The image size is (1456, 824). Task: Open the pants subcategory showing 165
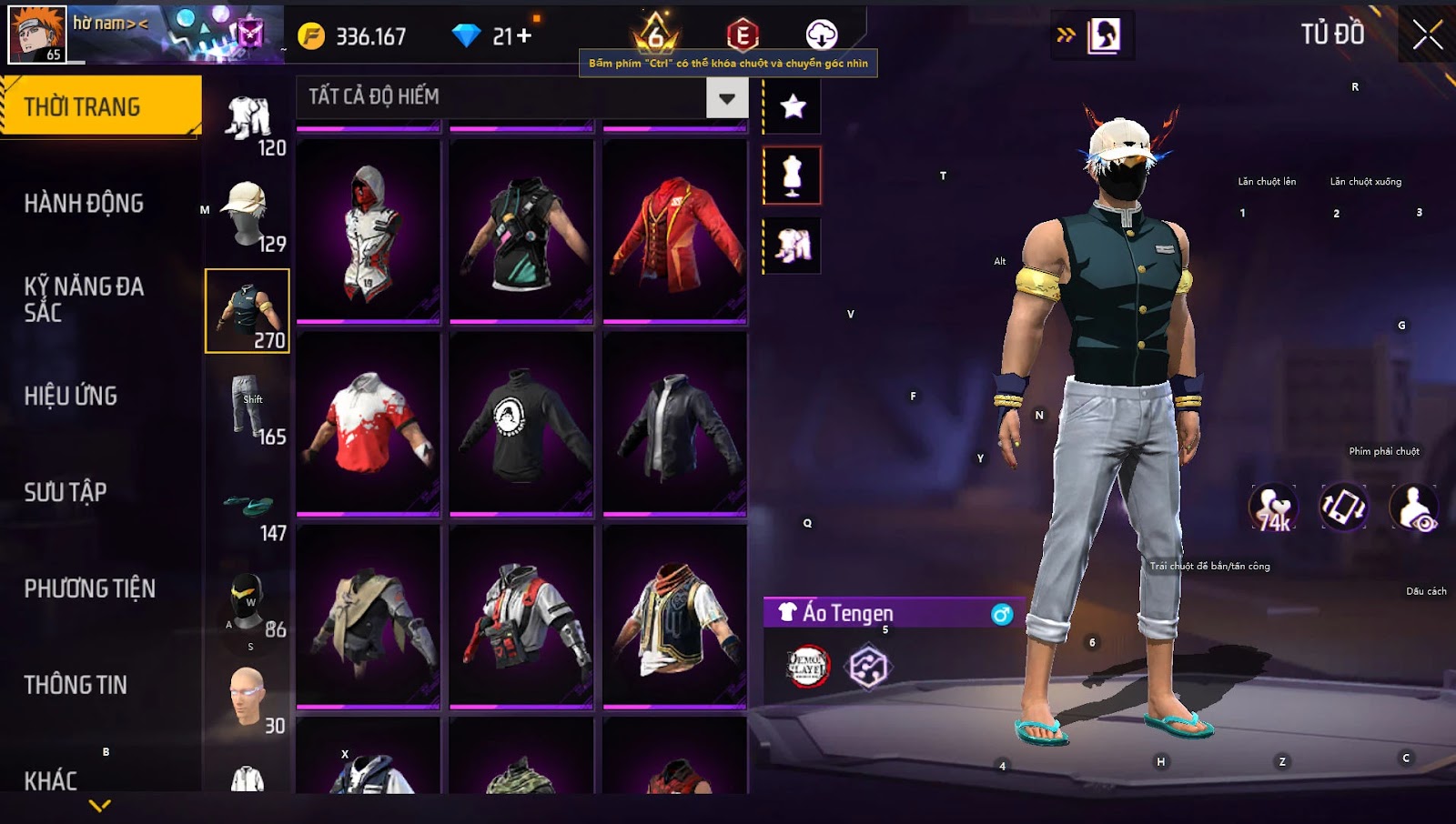coord(248,407)
